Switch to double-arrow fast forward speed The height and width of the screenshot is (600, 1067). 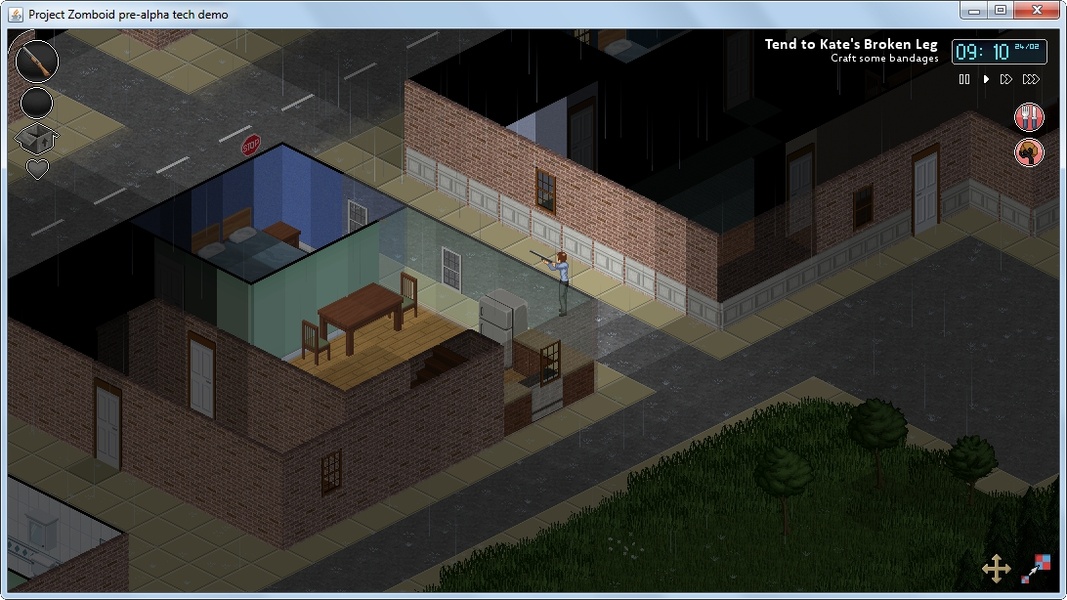(x=1006, y=79)
